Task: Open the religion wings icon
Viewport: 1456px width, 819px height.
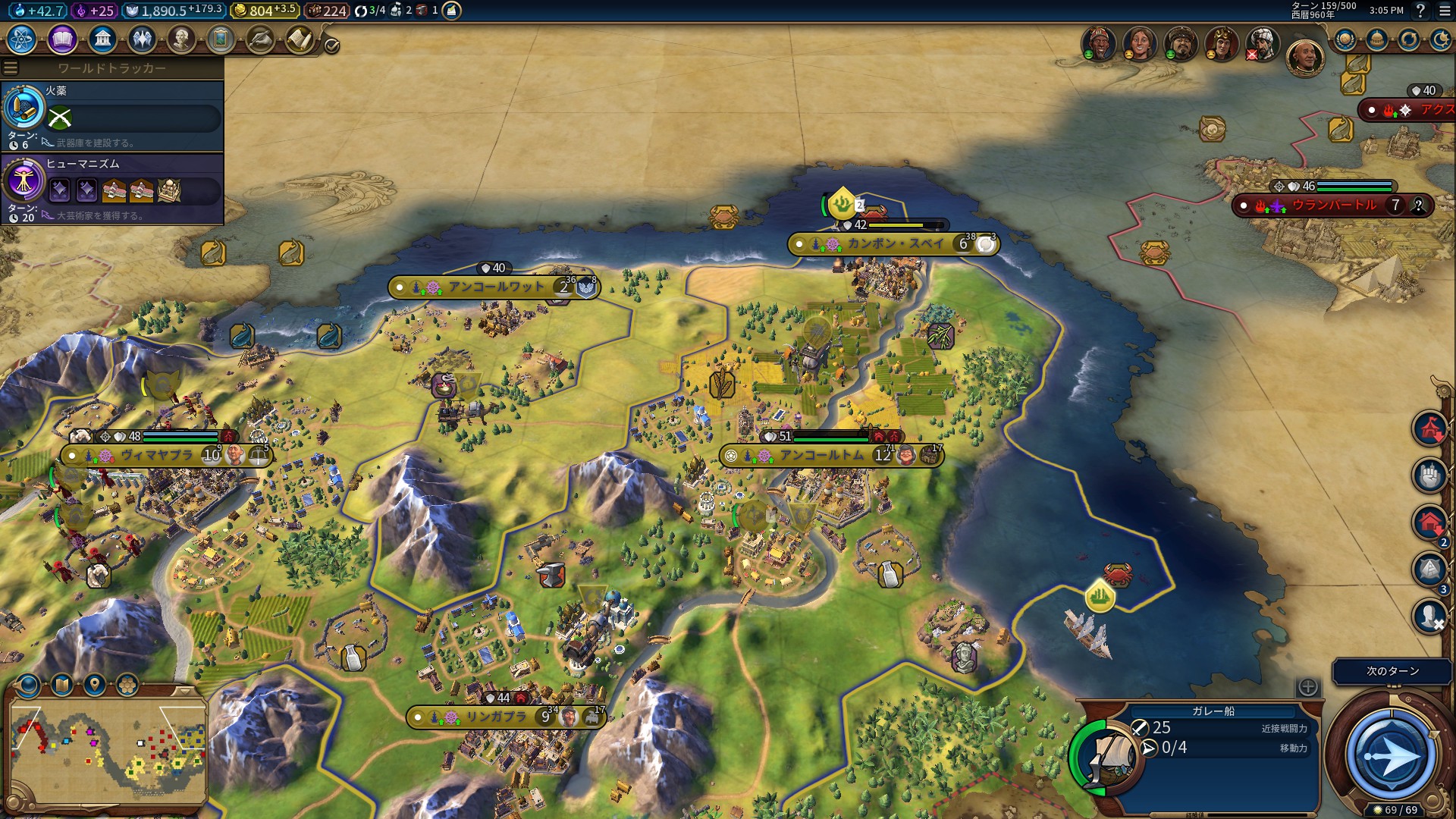Action: [x=142, y=39]
